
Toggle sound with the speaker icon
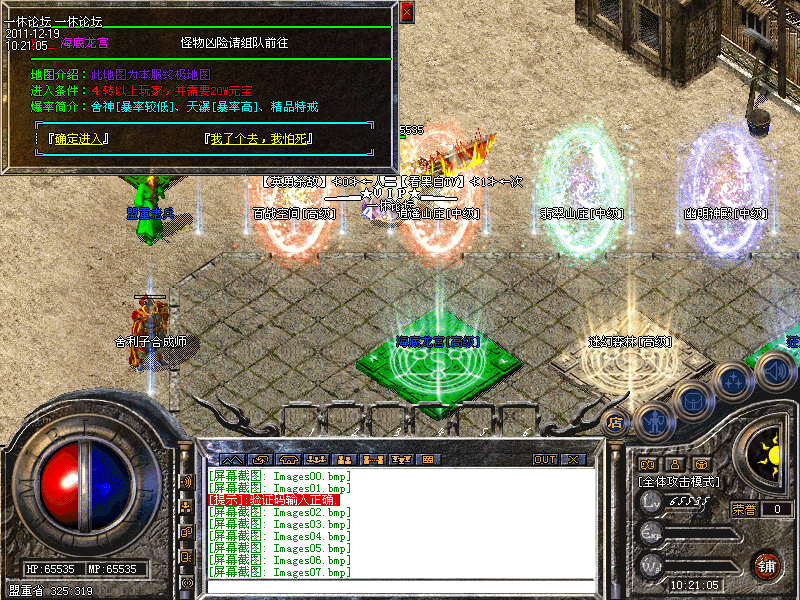coord(773,372)
